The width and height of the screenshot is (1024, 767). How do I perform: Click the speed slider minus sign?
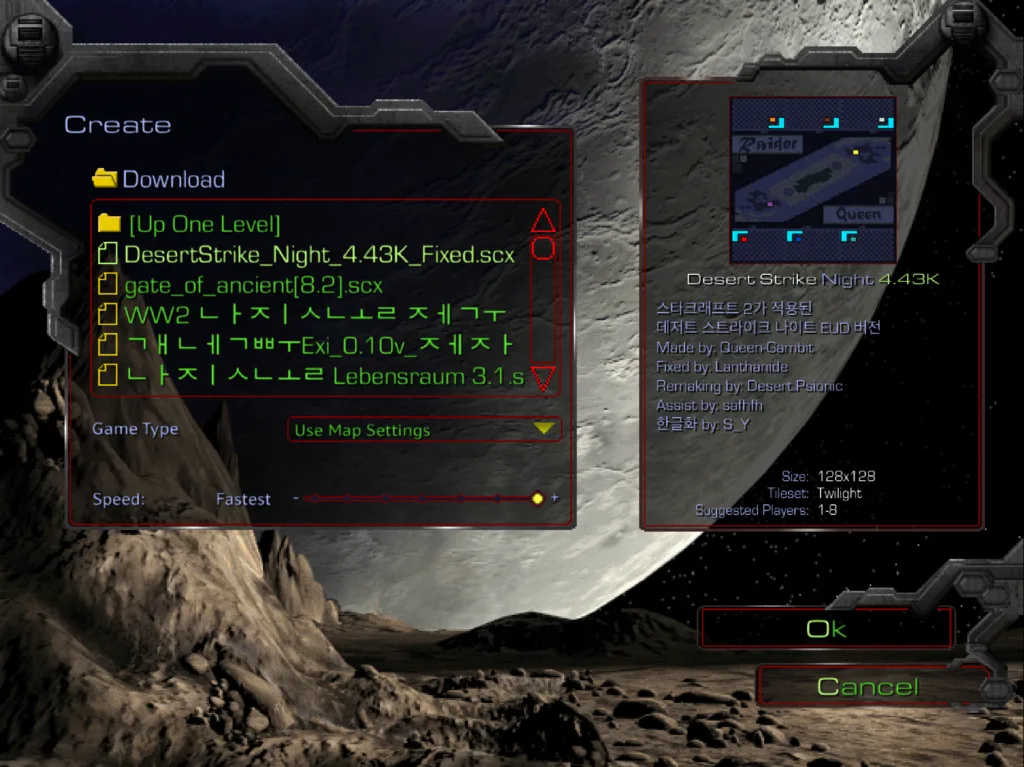[296, 498]
